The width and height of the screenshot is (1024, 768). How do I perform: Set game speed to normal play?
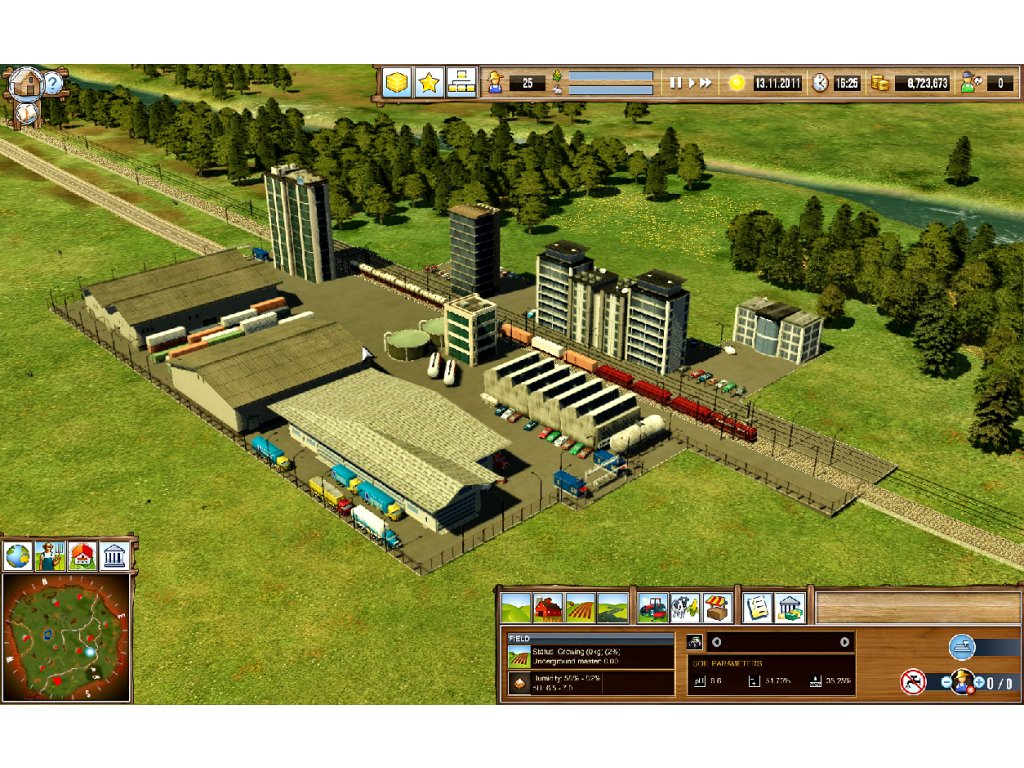point(690,83)
